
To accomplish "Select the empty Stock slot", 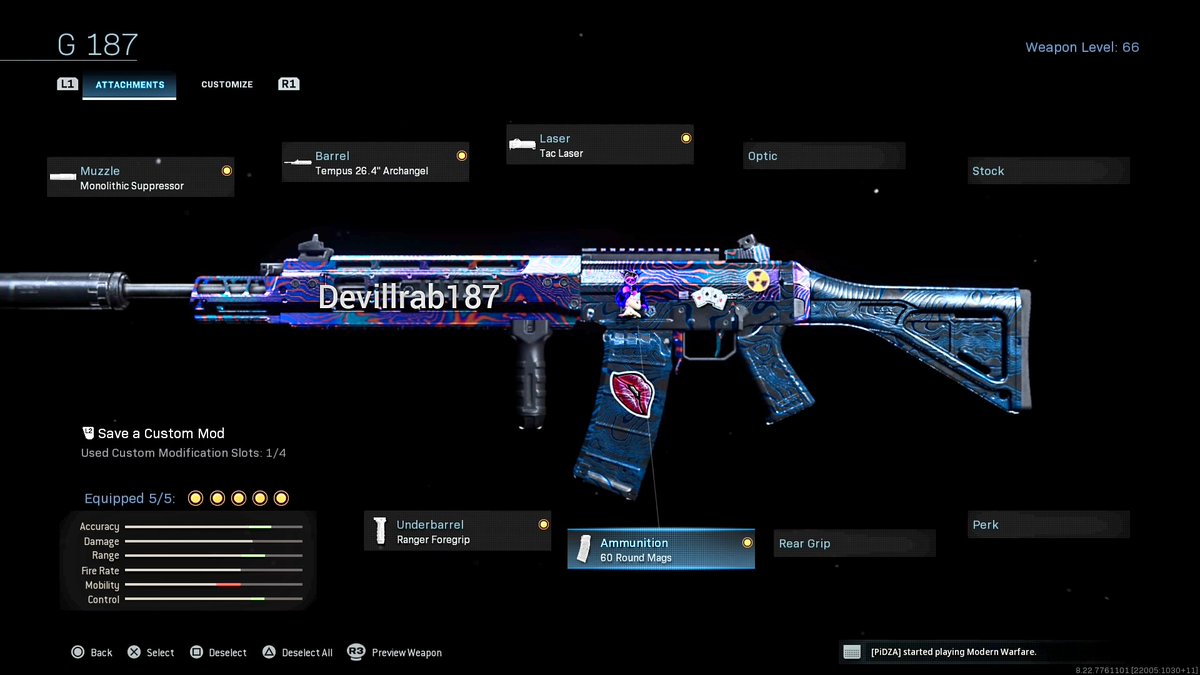I will tap(1048, 171).
